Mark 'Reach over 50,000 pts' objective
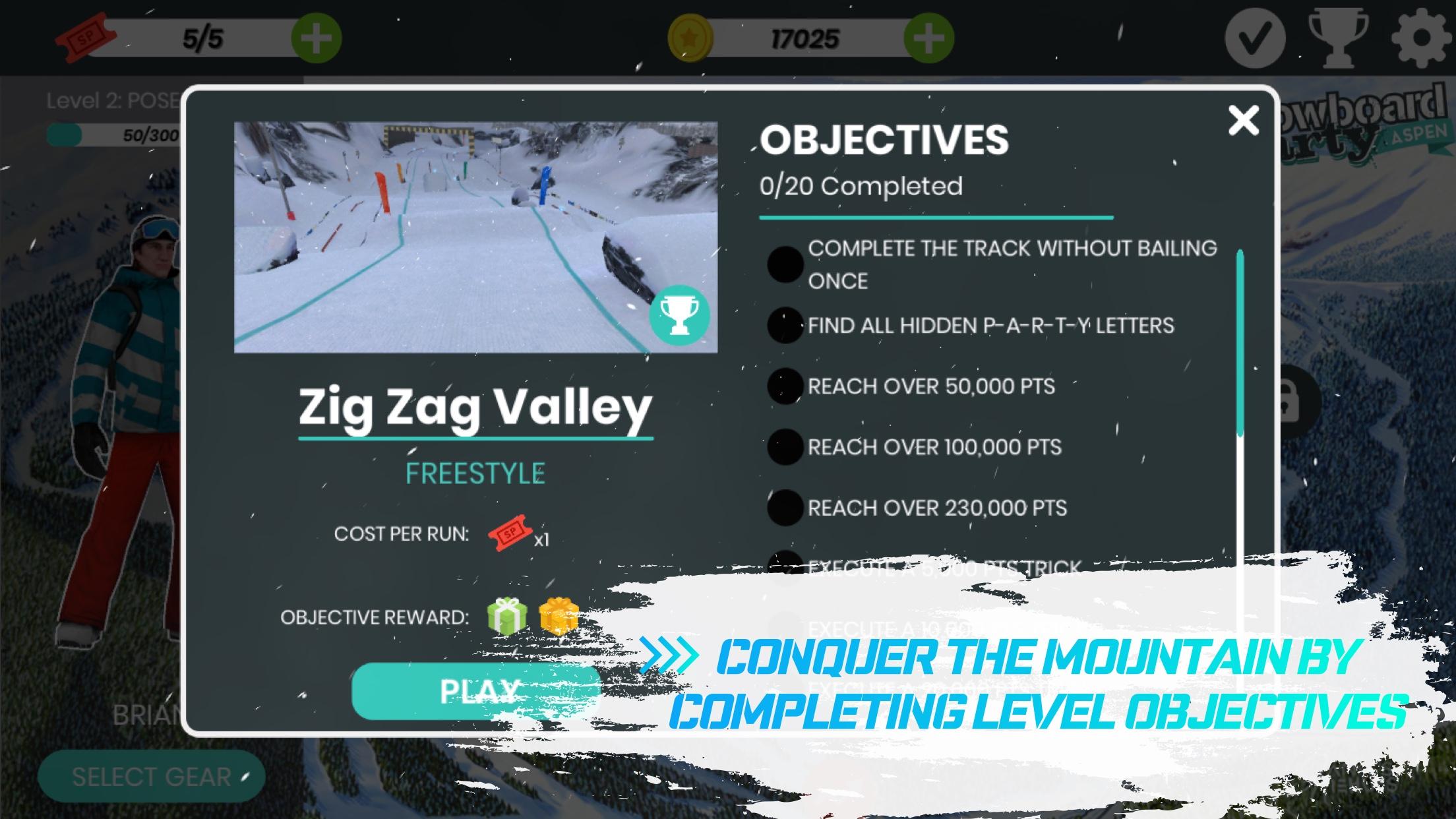Image resolution: width=1456 pixels, height=819 pixels. pos(785,387)
